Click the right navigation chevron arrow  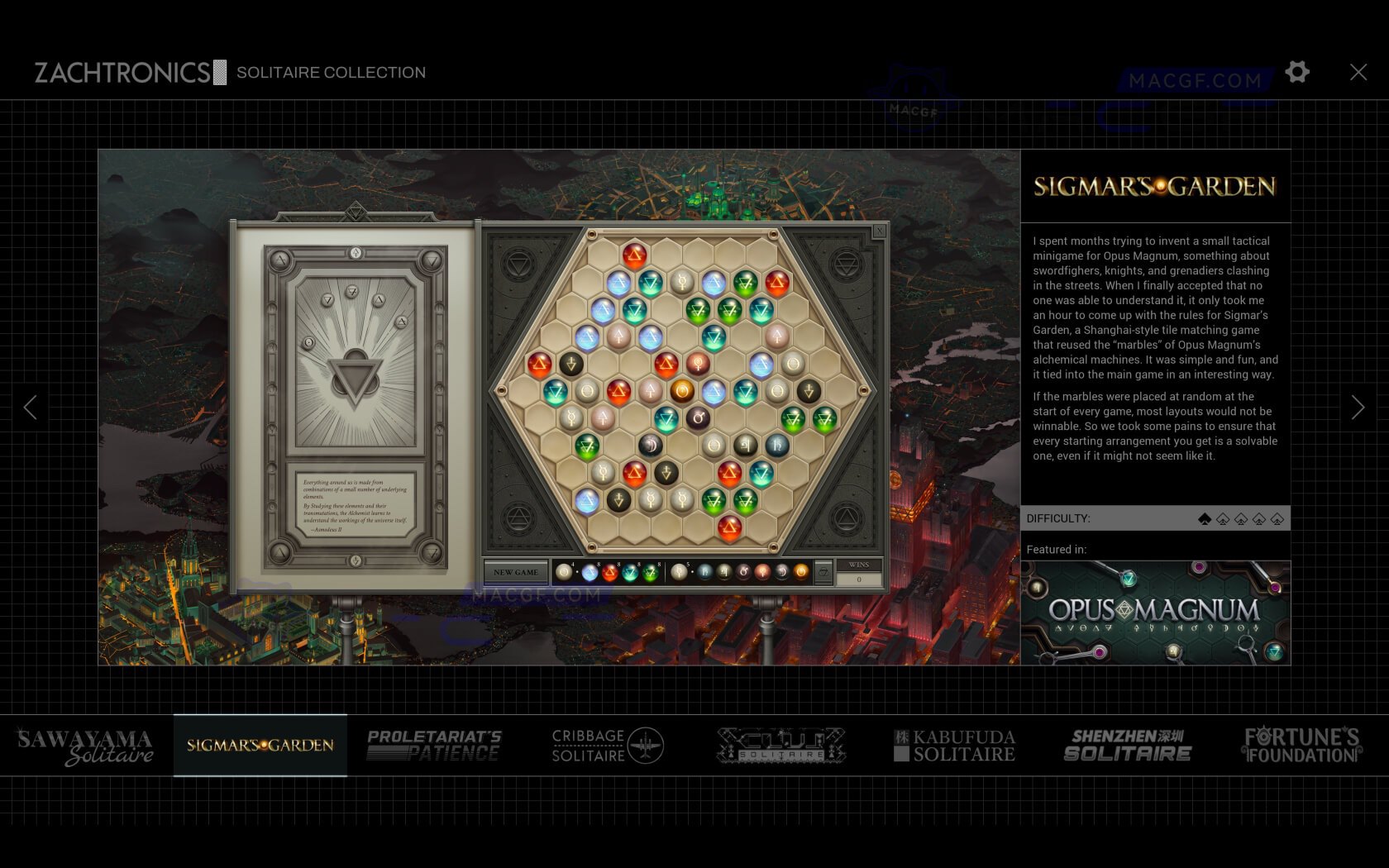[x=1358, y=407]
